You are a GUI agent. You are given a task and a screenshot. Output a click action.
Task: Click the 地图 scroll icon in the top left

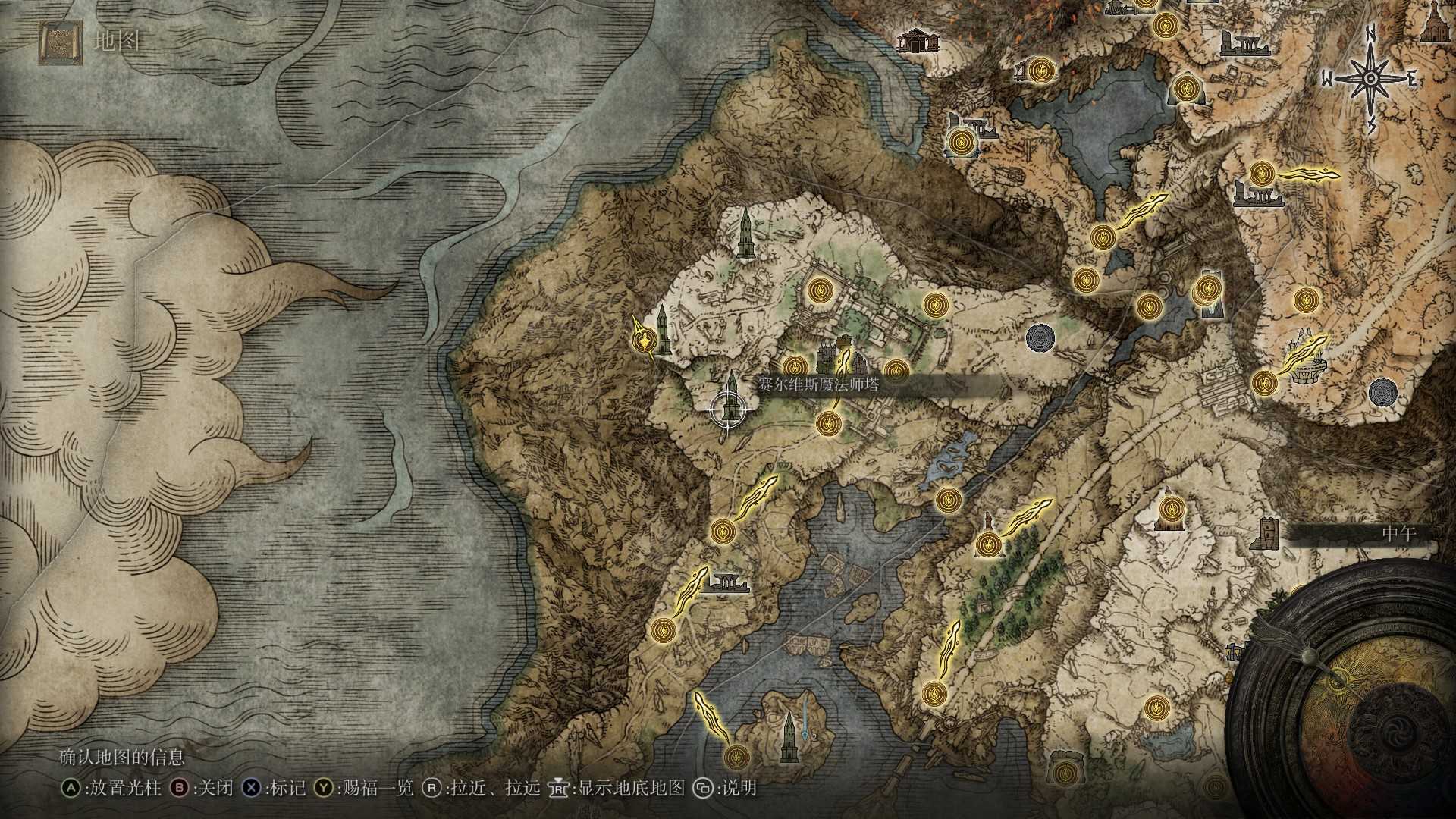[x=59, y=43]
